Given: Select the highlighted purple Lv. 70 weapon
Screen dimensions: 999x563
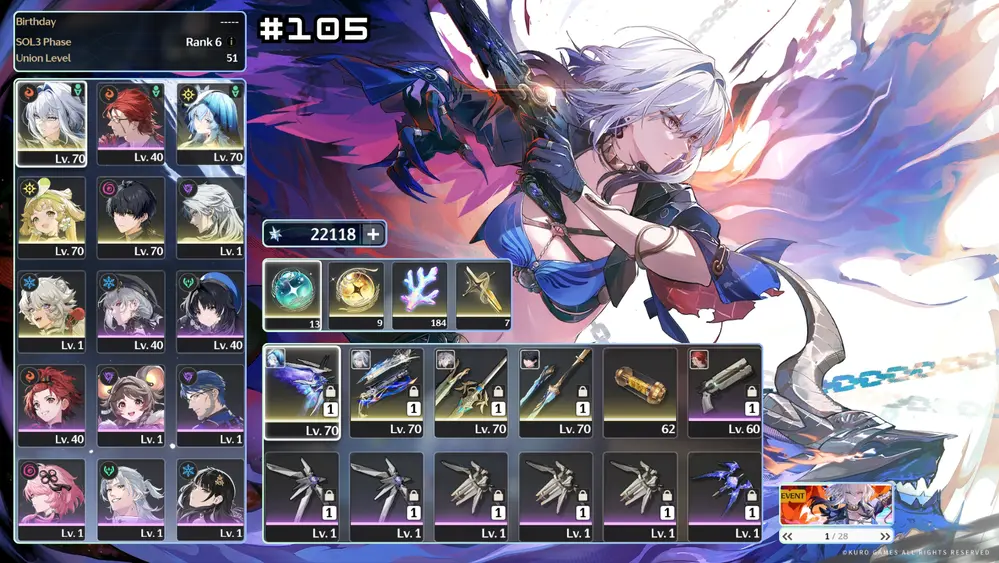Looking at the screenshot, I should [x=301, y=392].
